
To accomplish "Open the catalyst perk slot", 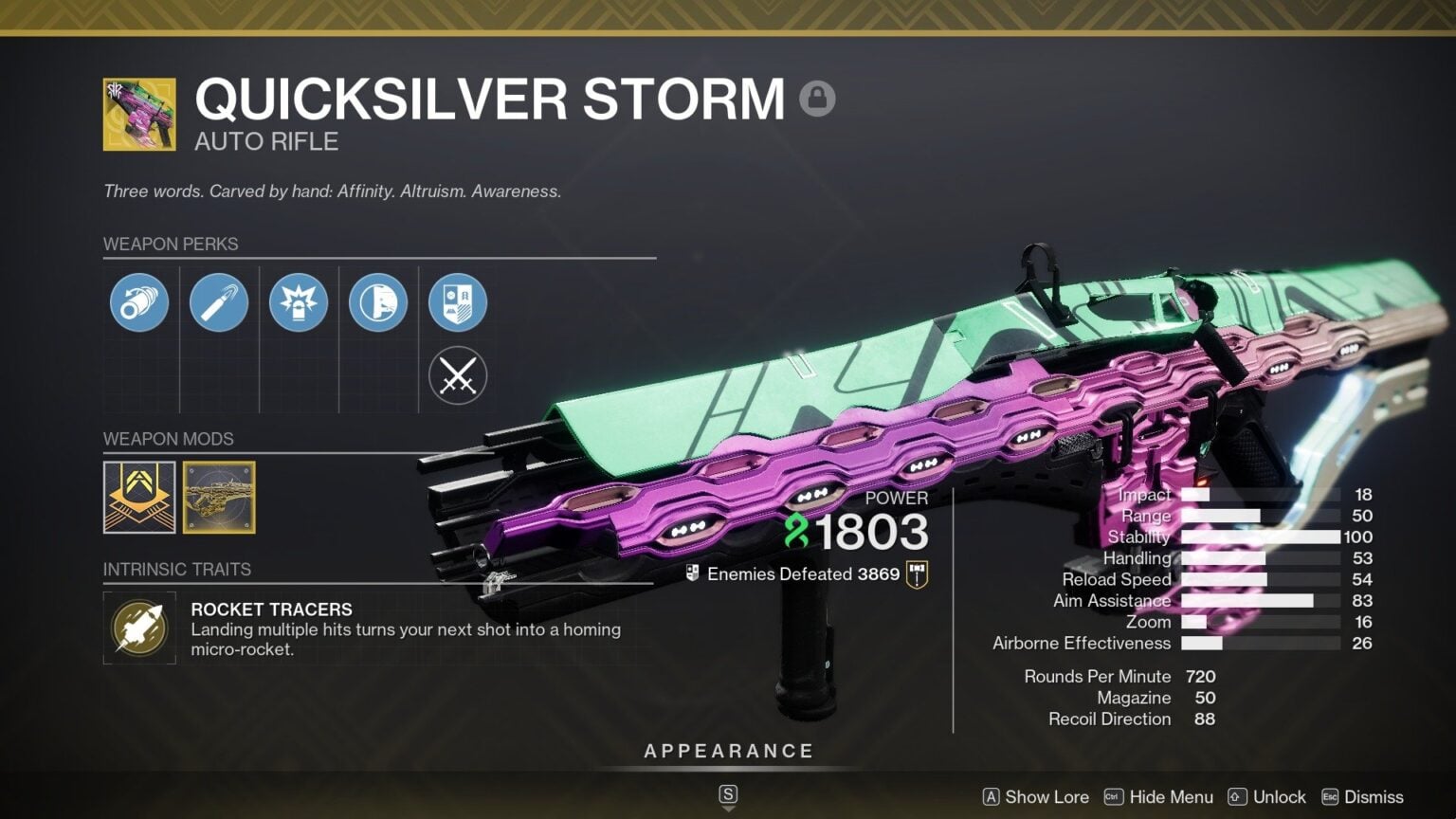I will 458,302.
